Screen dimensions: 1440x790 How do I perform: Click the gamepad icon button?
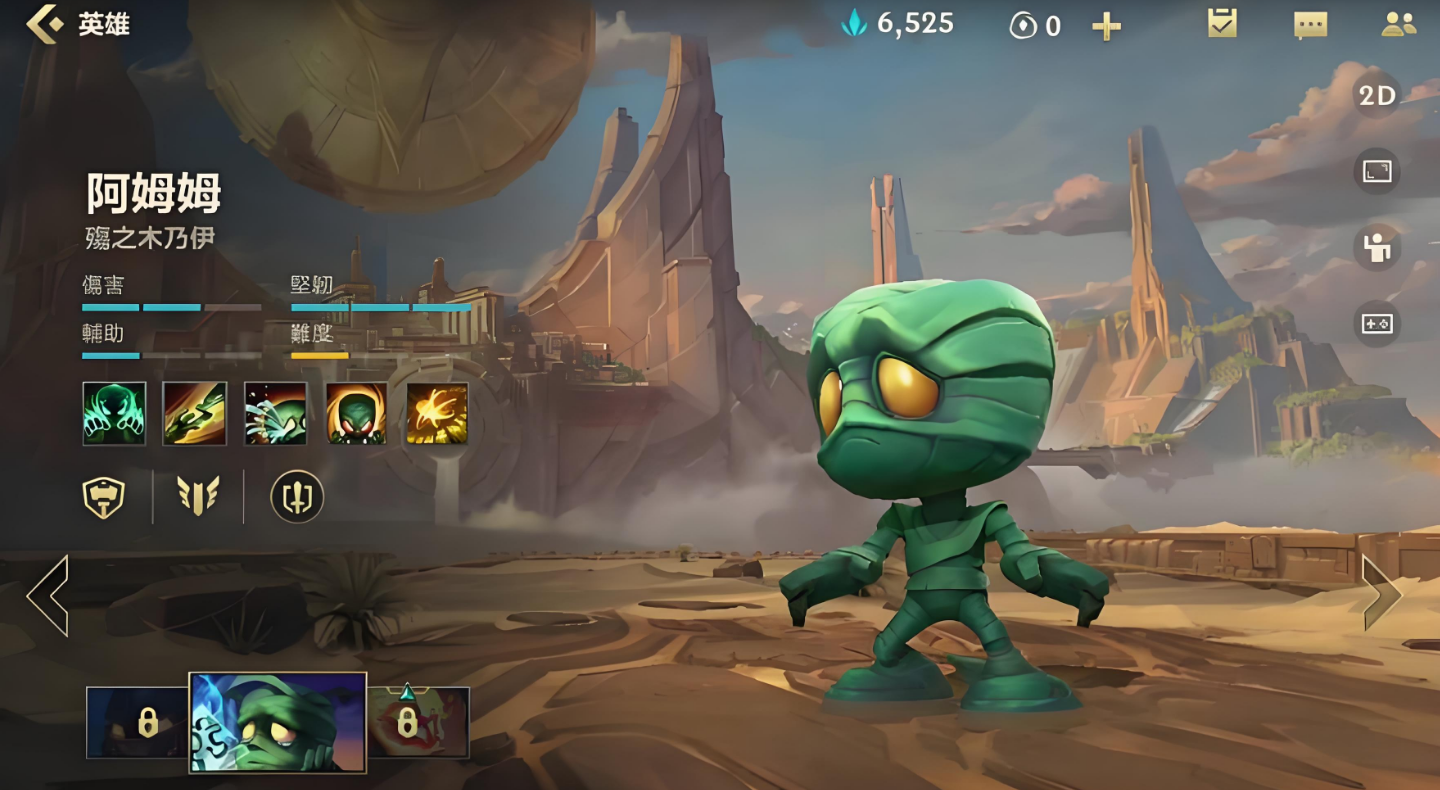click(1377, 324)
